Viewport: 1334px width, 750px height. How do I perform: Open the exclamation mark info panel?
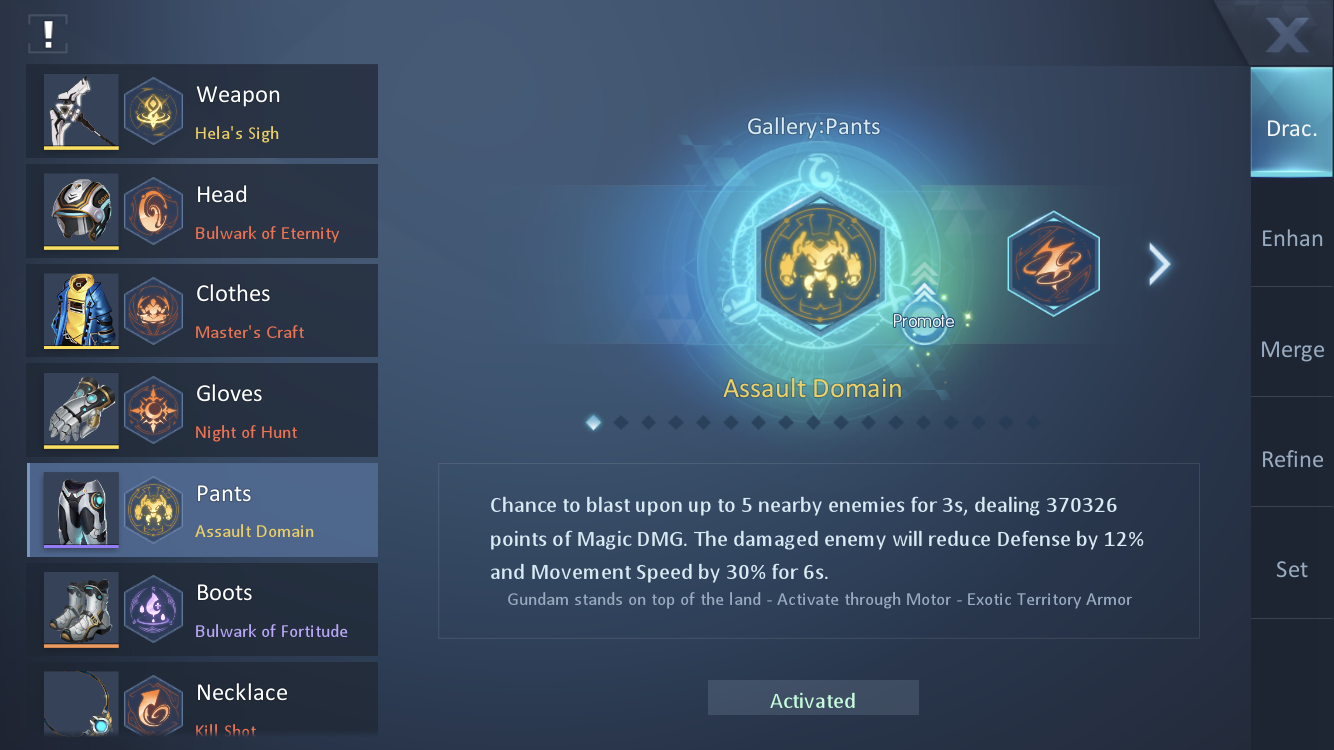tap(47, 34)
